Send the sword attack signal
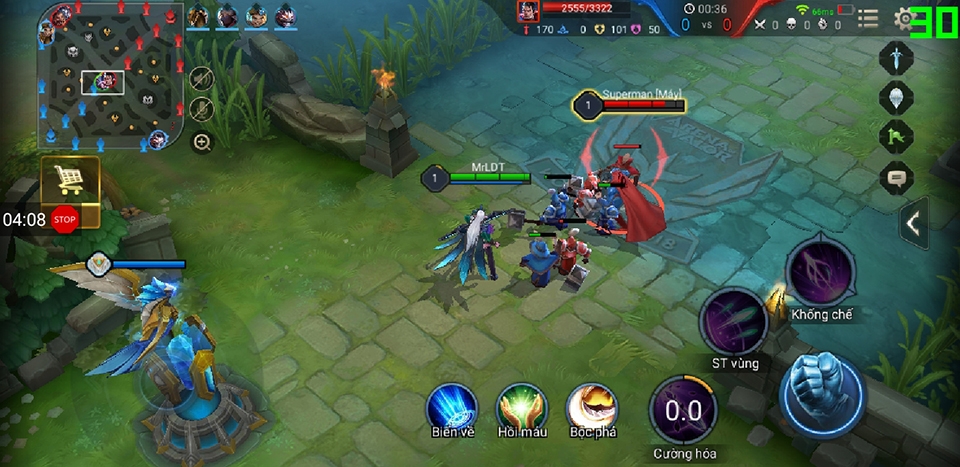960x467 pixels. pyautogui.click(x=895, y=57)
